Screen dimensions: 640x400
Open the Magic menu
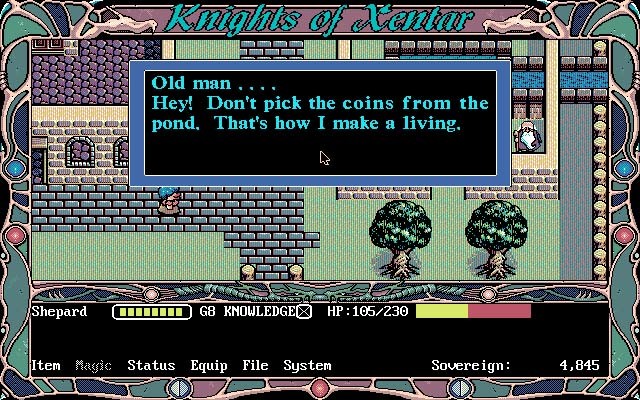coord(93,365)
